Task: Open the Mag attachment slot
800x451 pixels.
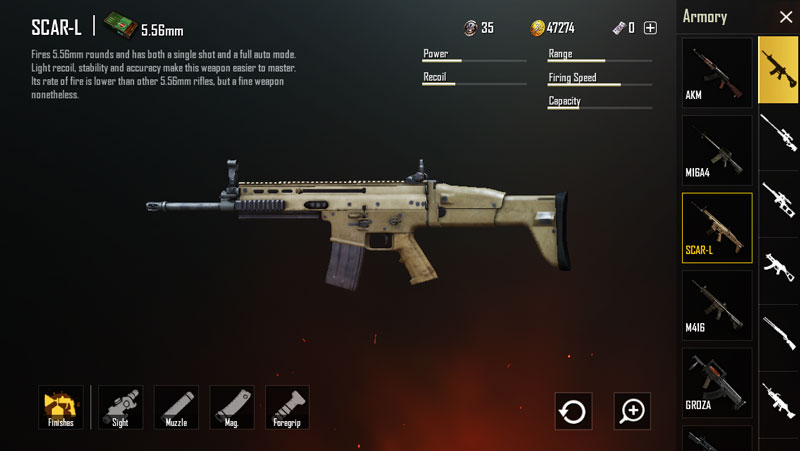Action: [232, 407]
